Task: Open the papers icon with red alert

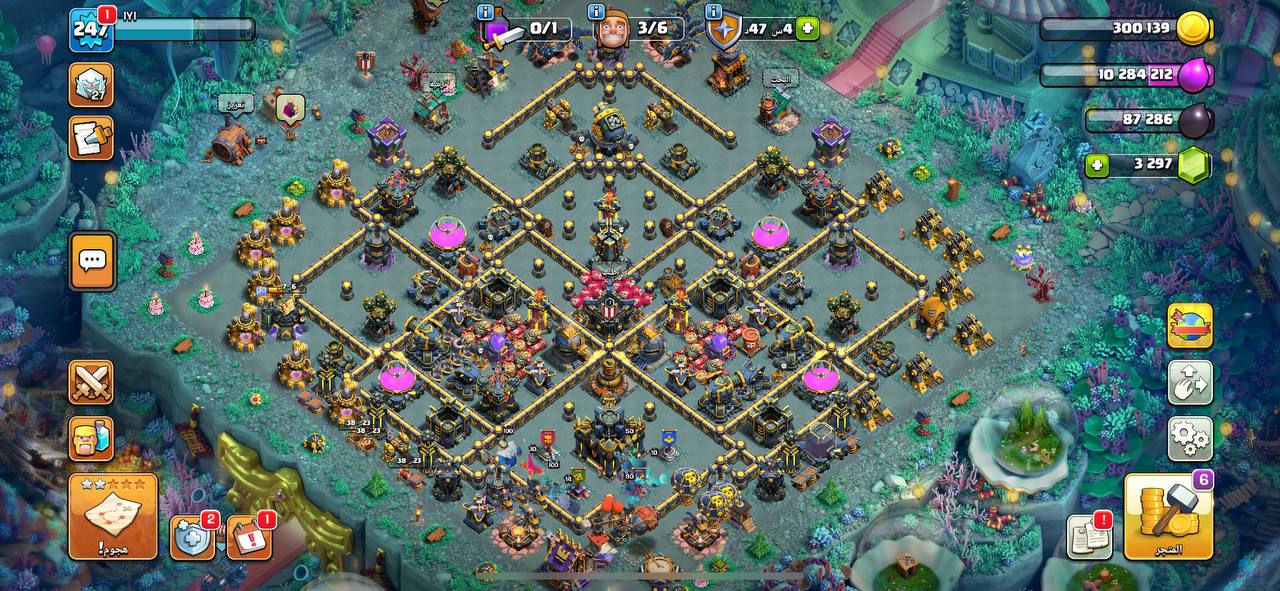Action: coord(1089,537)
